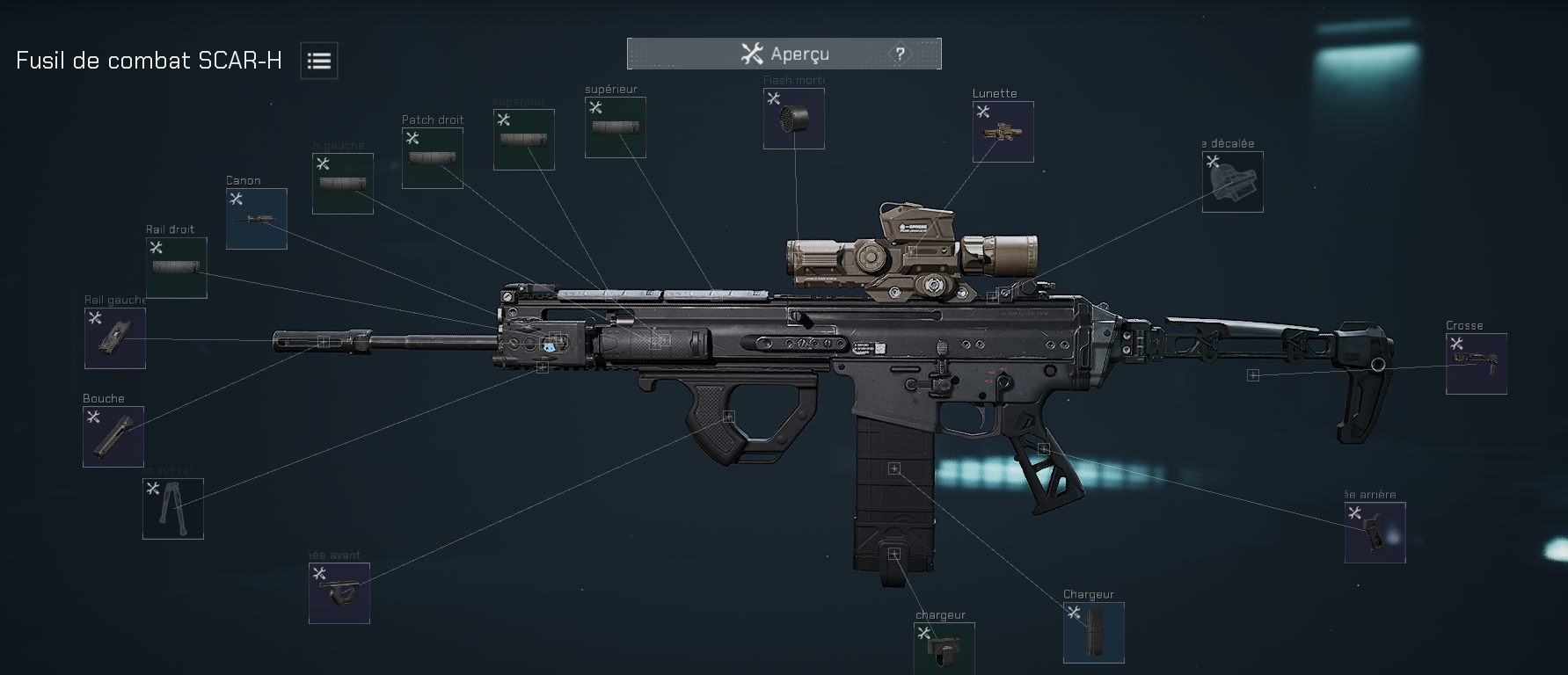Open the Rail gauche attachment slot
This screenshot has height=675, width=1568.
(113, 338)
